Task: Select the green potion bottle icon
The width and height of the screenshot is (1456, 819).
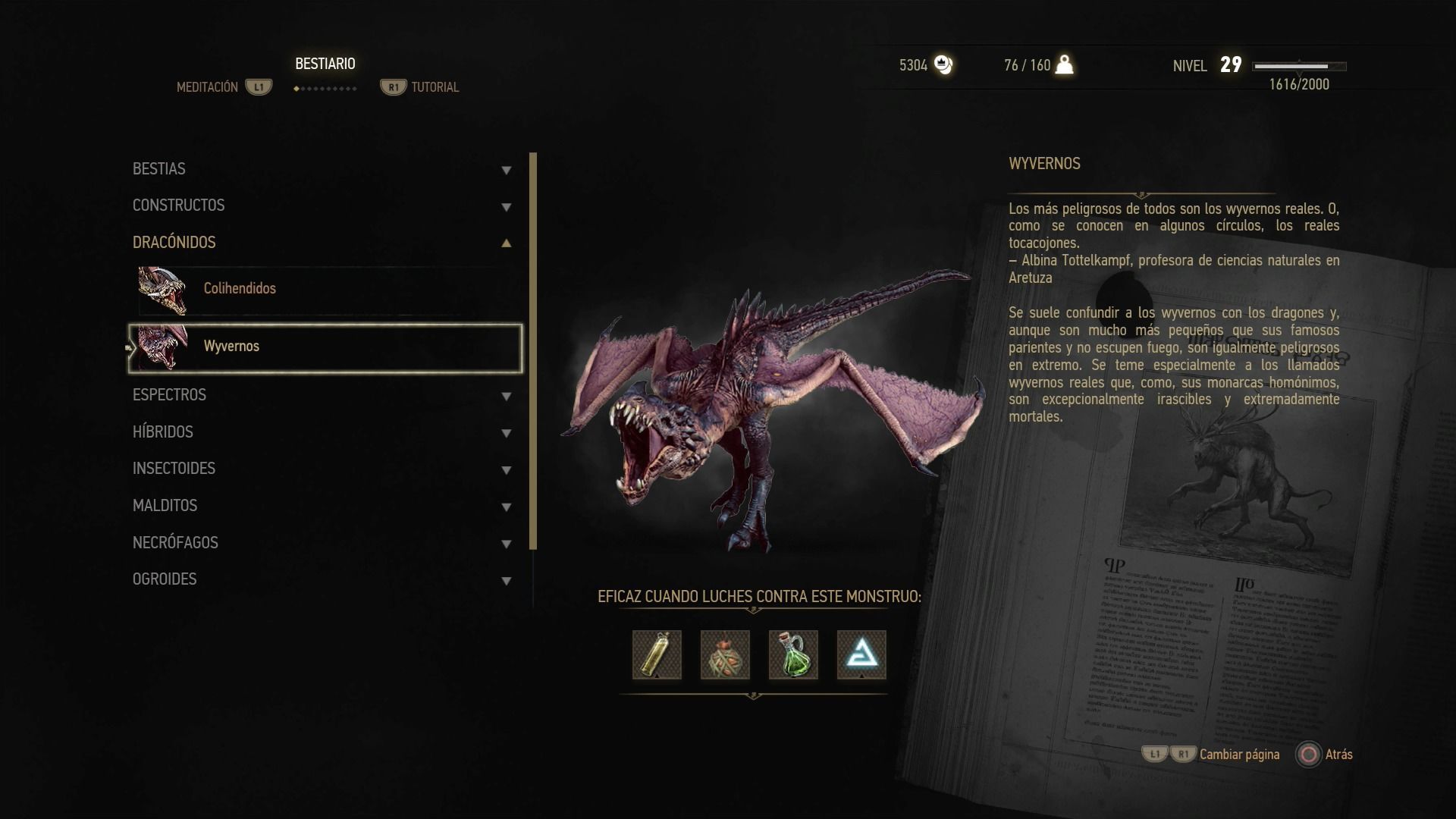Action: [793, 654]
